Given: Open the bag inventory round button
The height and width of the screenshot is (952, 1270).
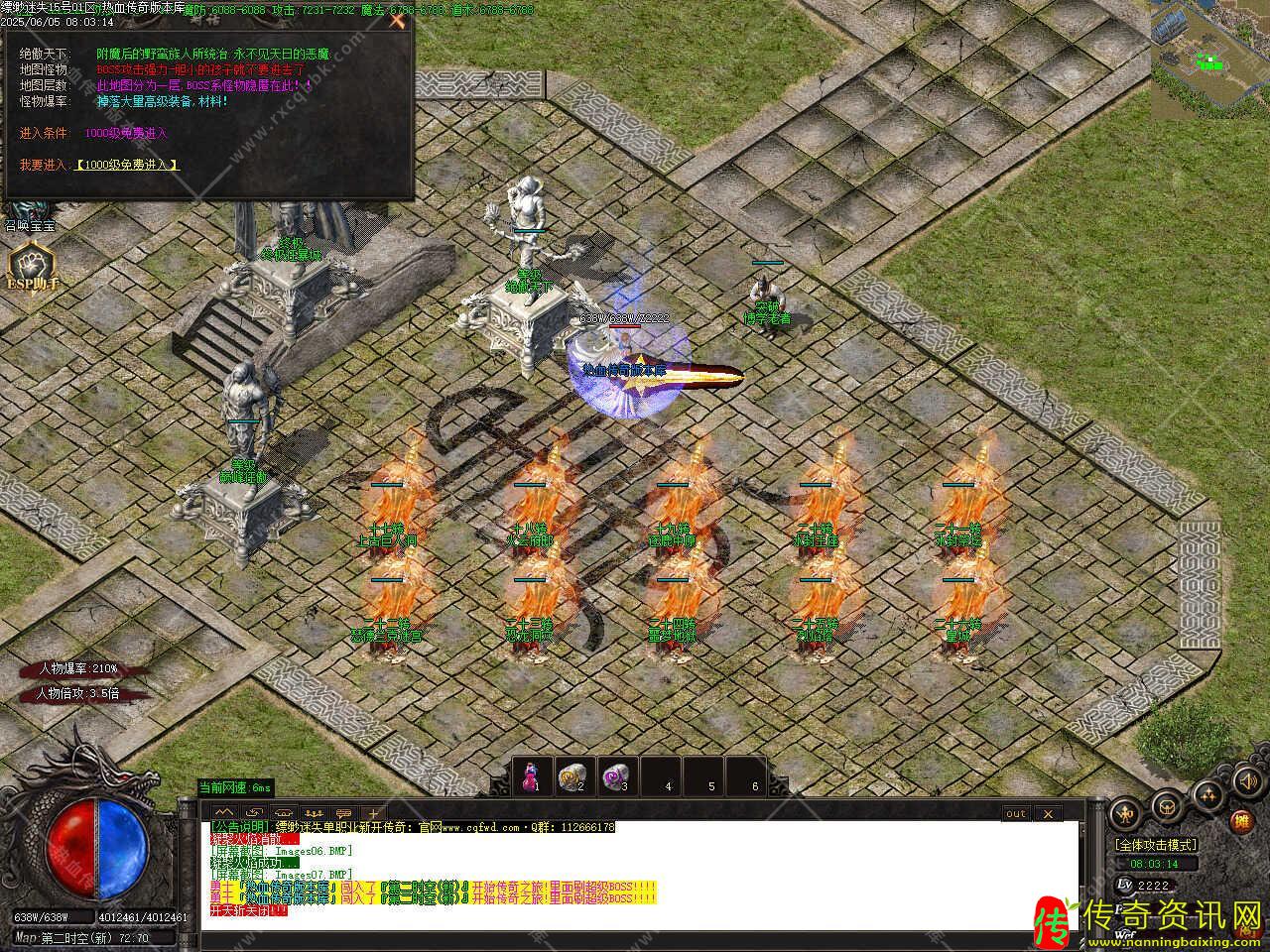Looking at the screenshot, I should click(1167, 808).
